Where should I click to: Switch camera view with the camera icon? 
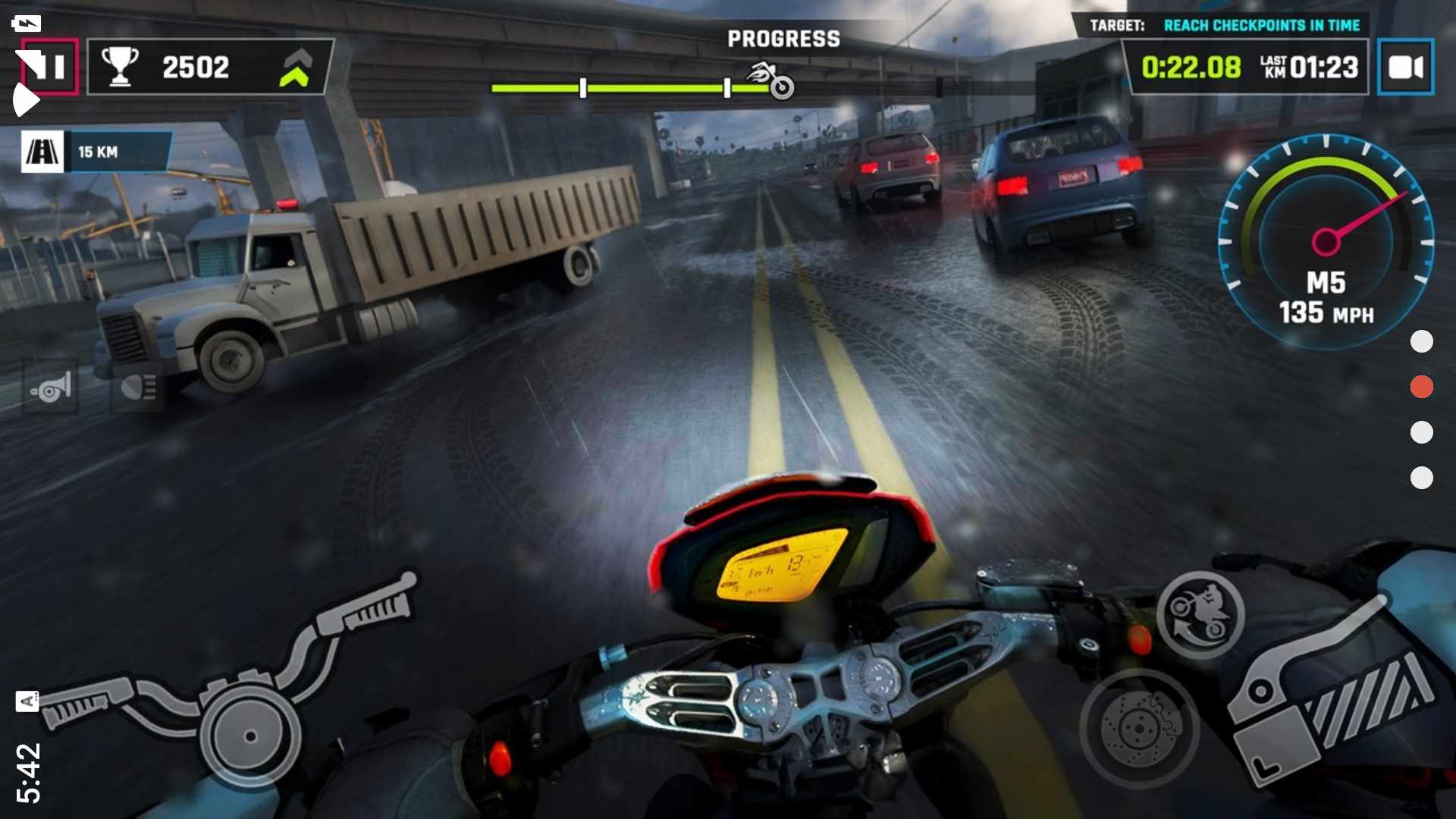tap(1405, 67)
